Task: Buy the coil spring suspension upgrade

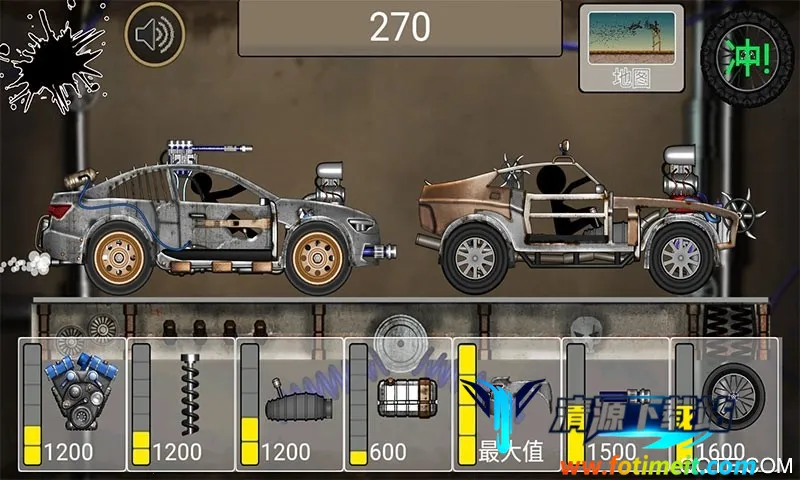Action: click(x=181, y=403)
